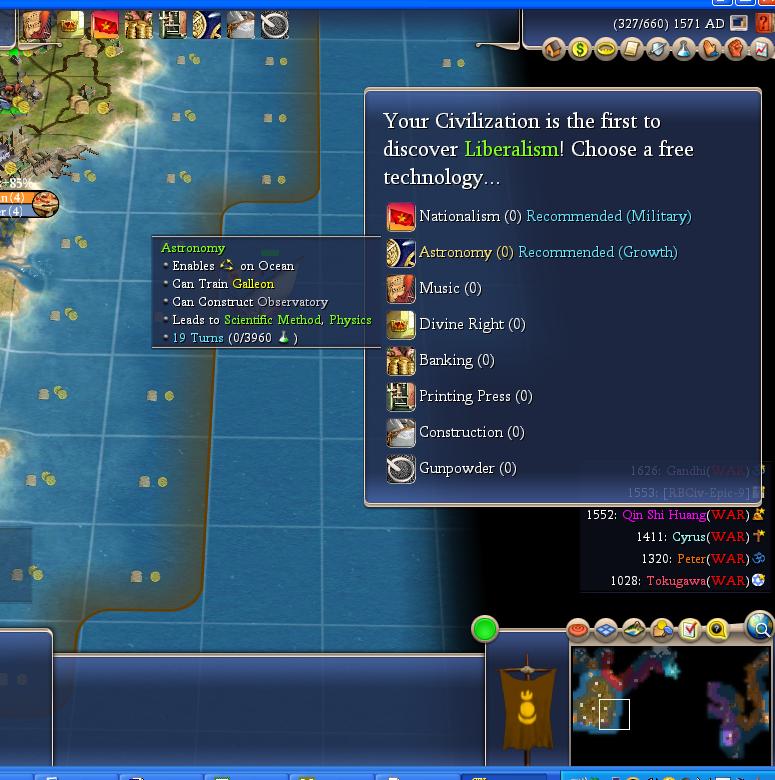Image resolution: width=775 pixels, height=780 pixels.
Task: Select Banking from the technology list
Action: (x=446, y=360)
